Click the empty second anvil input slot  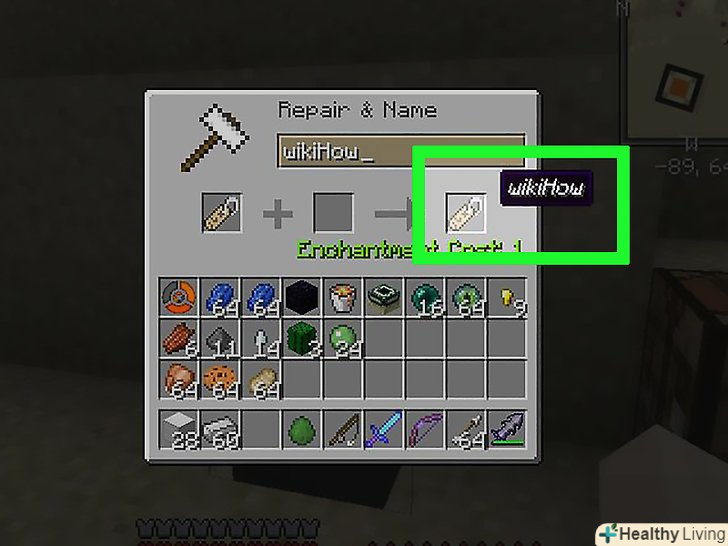[333, 214]
